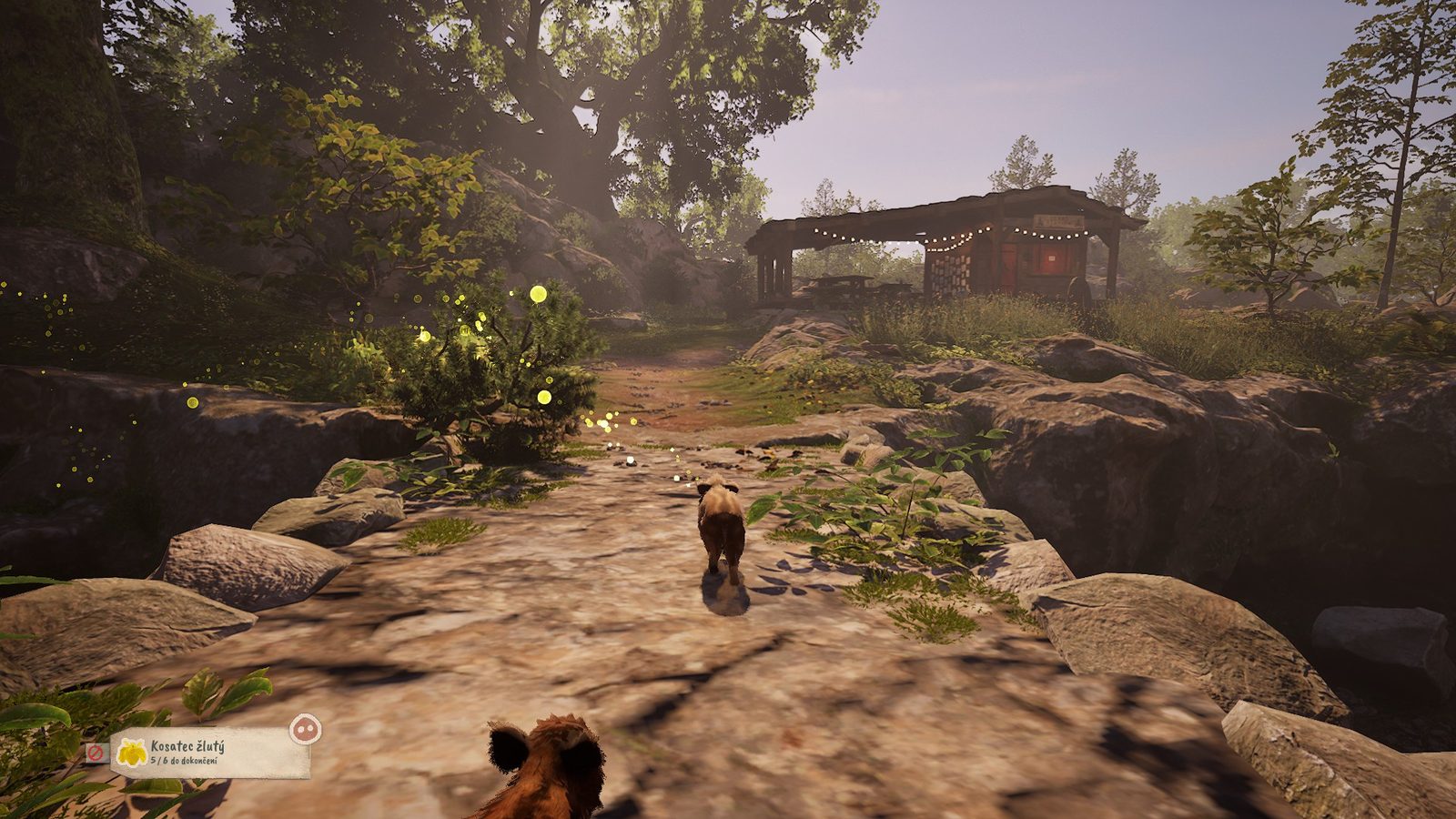Click the red cancel-tracking icon
1456x819 pixels.
pos(94,753)
